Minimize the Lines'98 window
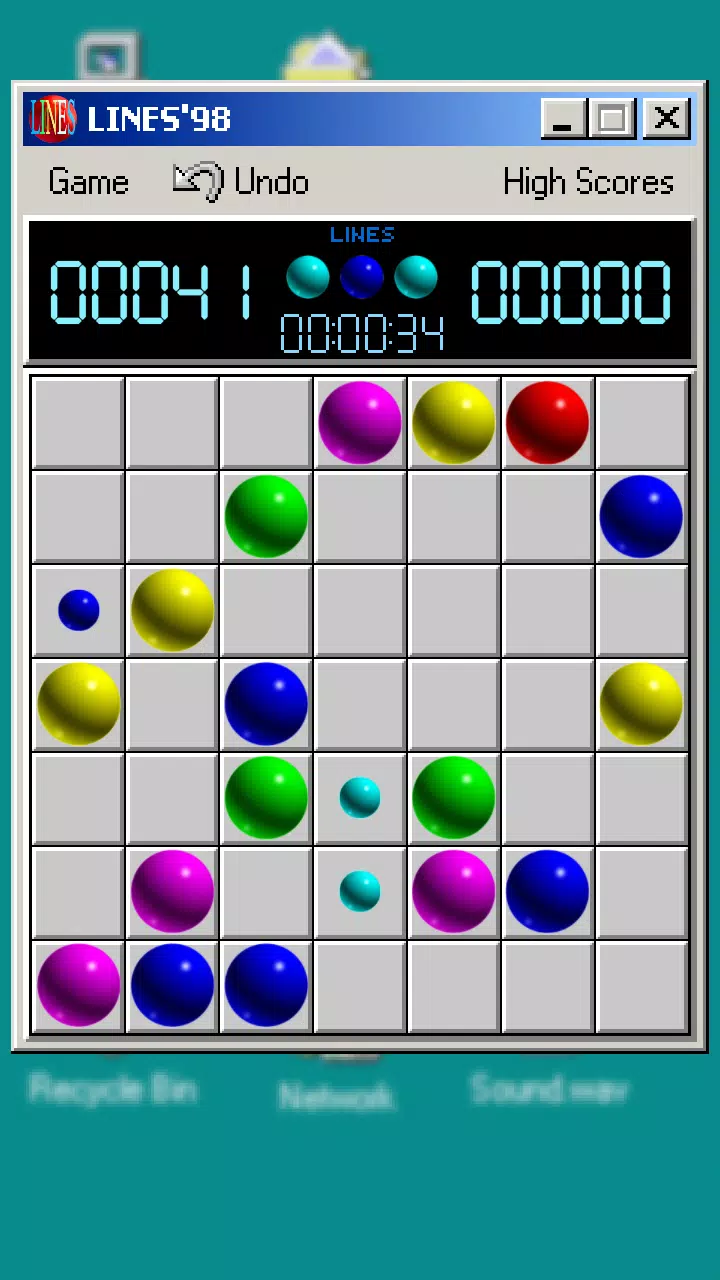Viewport: 720px width, 1280px height. (562, 119)
